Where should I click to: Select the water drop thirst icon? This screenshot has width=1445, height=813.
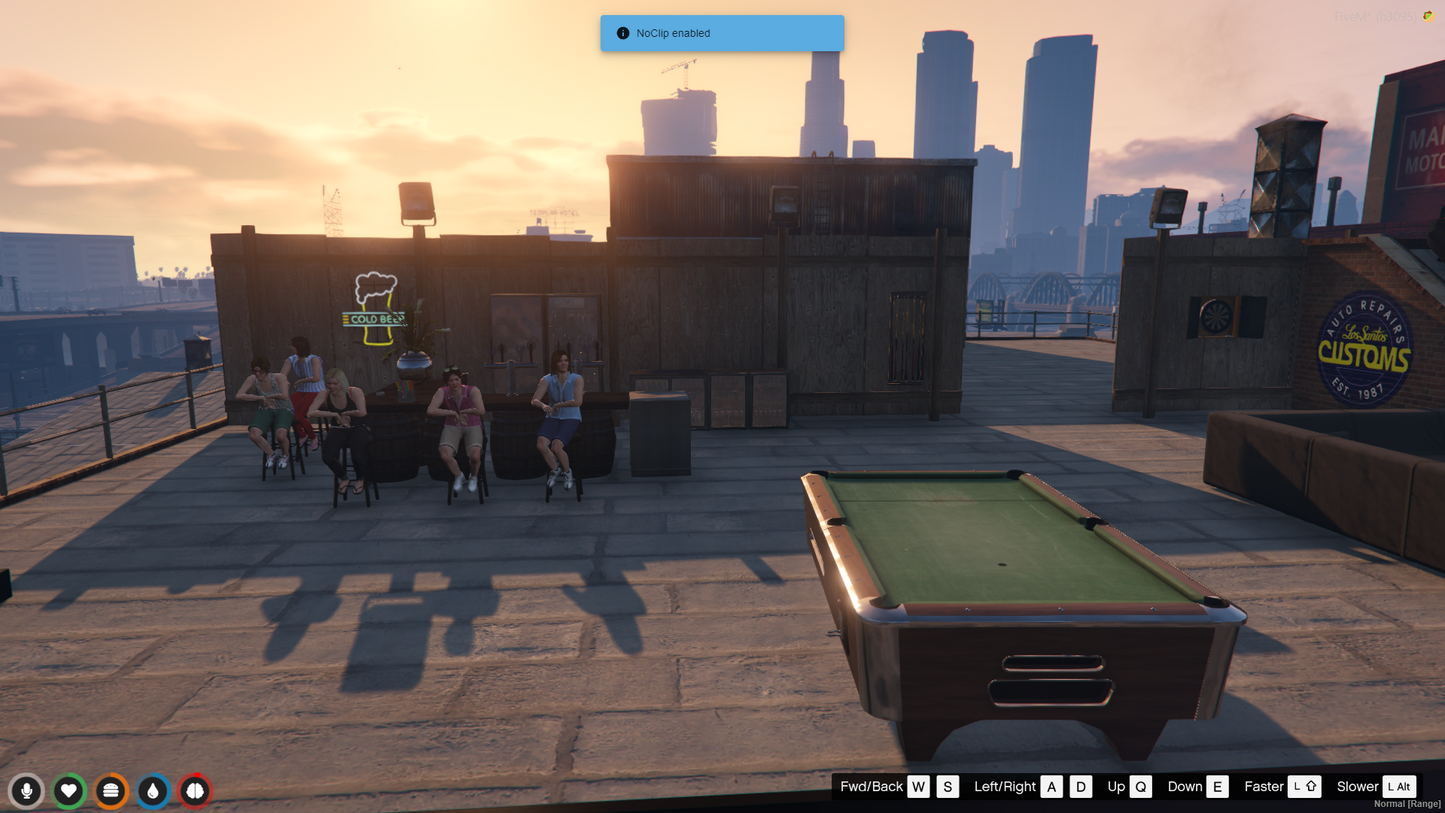coord(153,791)
